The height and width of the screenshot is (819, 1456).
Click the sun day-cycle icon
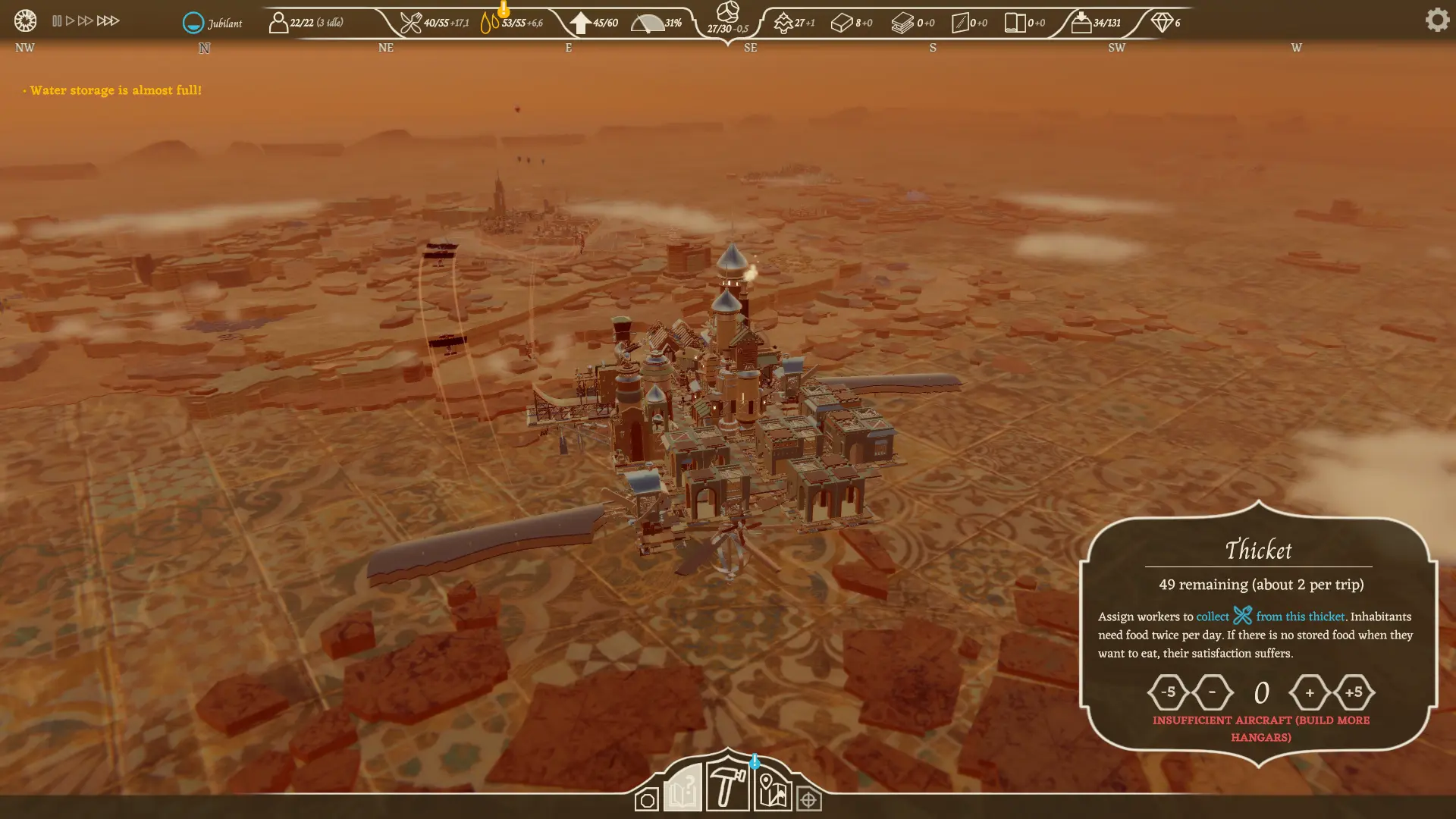pyautogui.click(x=25, y=20)
